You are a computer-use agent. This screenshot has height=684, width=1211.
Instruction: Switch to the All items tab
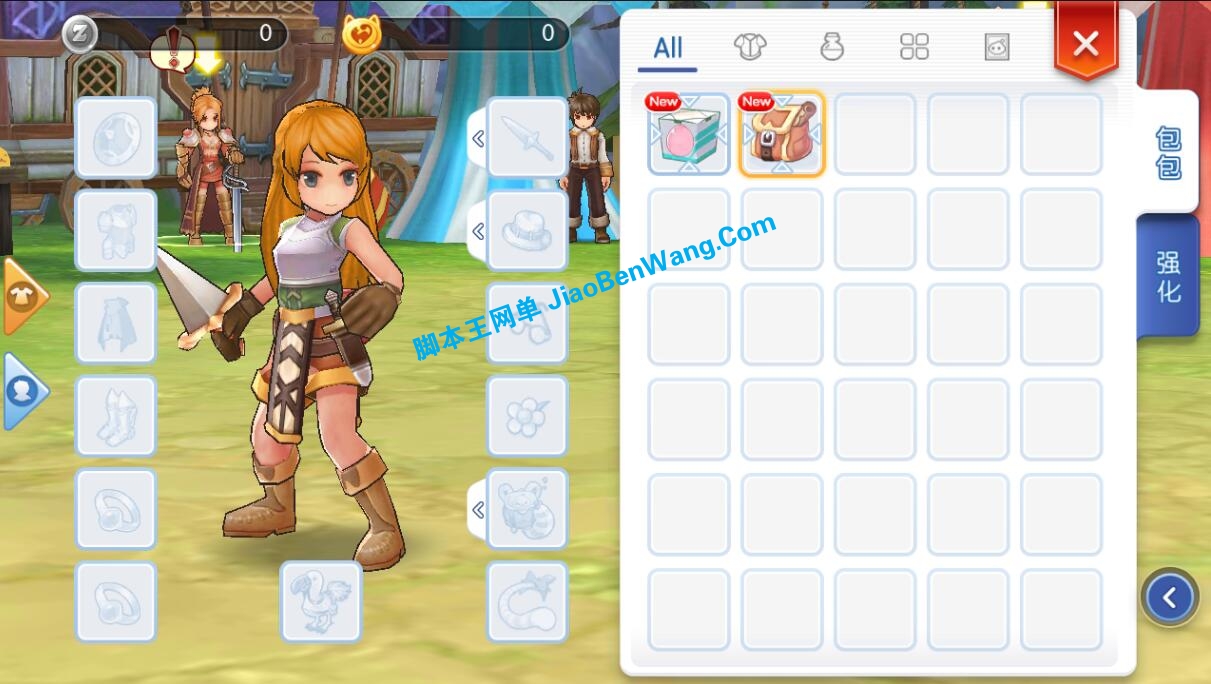pyautogui.click(x=668, y=48)
